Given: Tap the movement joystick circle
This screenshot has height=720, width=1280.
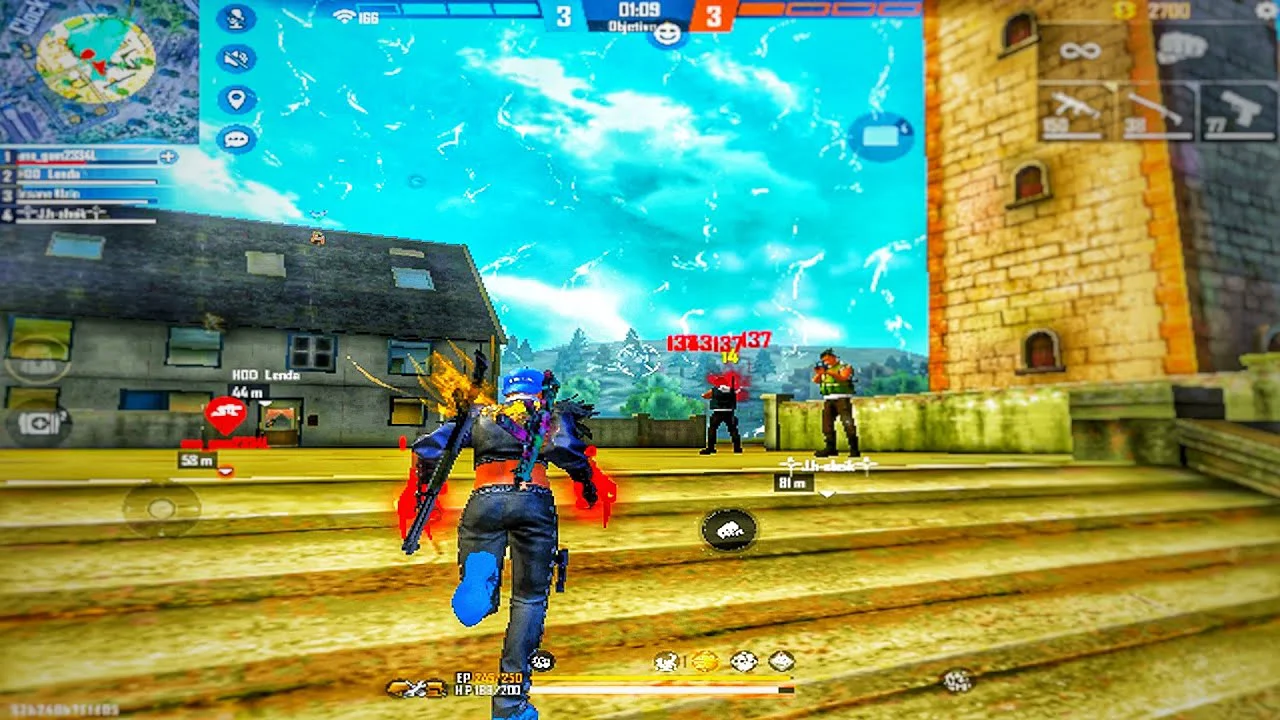Looking at the screenshot, I should [x=161, y=509].
